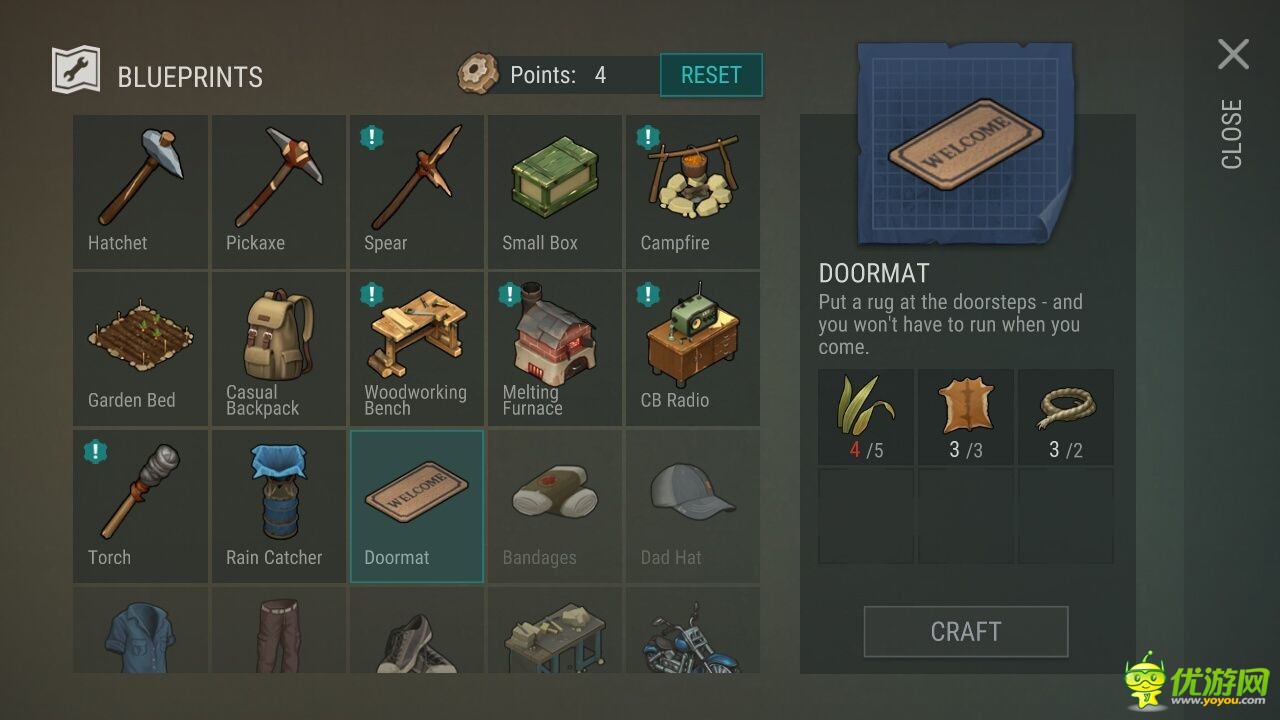Screen dimensions: 1280x720
Task: View the Torch blueprint
Action: [x=140, y=505]
